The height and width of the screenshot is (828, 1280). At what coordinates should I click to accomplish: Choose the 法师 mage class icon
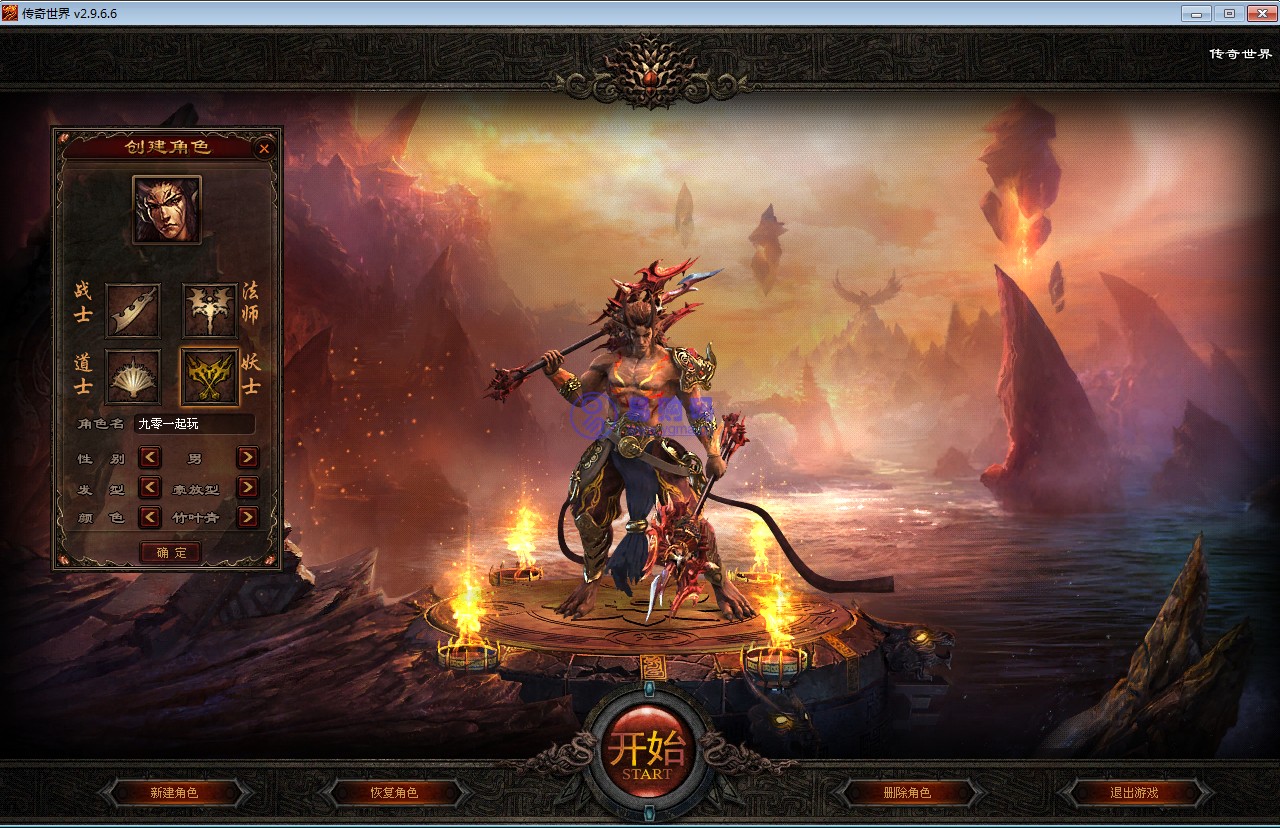209,310
